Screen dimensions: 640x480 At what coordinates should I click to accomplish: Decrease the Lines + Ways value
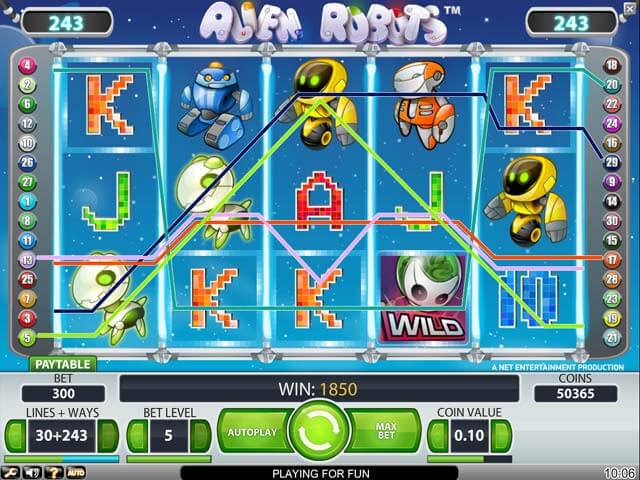(x=17, y=436)
